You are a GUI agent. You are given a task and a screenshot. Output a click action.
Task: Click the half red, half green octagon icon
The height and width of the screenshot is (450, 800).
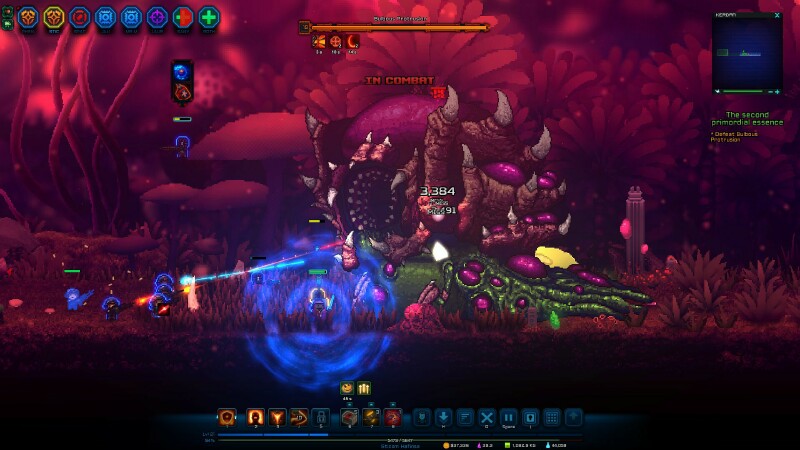pos(183,17)
